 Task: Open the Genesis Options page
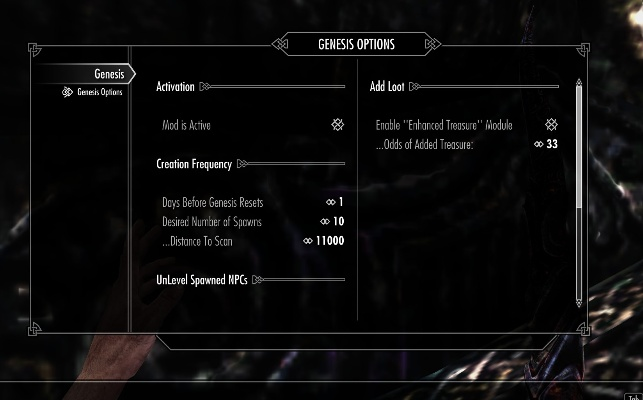[98, 92]
